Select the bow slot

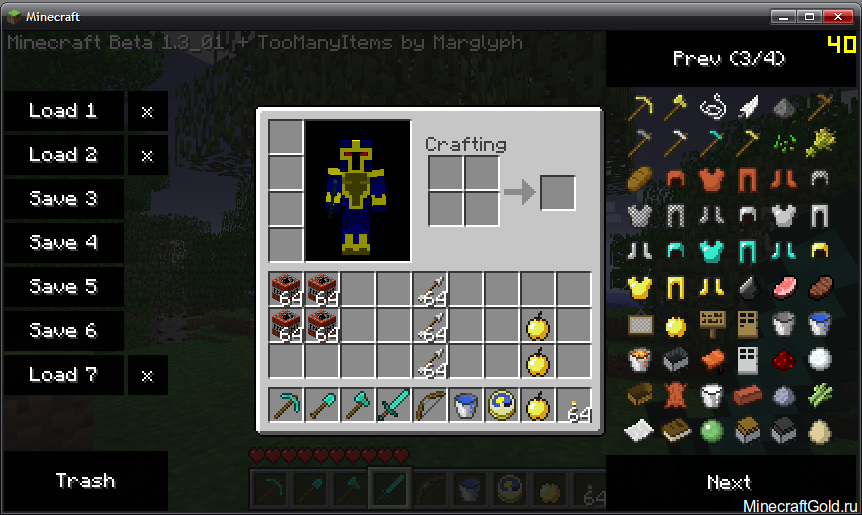tap(430, 405)
